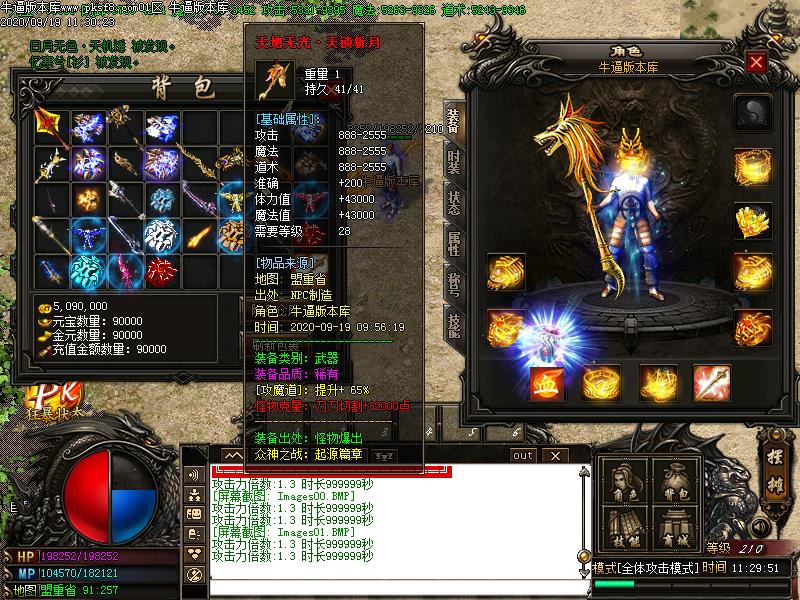Click the PK 狂暴状态 icon
800x600 pixels.
(x=46, y=397)
